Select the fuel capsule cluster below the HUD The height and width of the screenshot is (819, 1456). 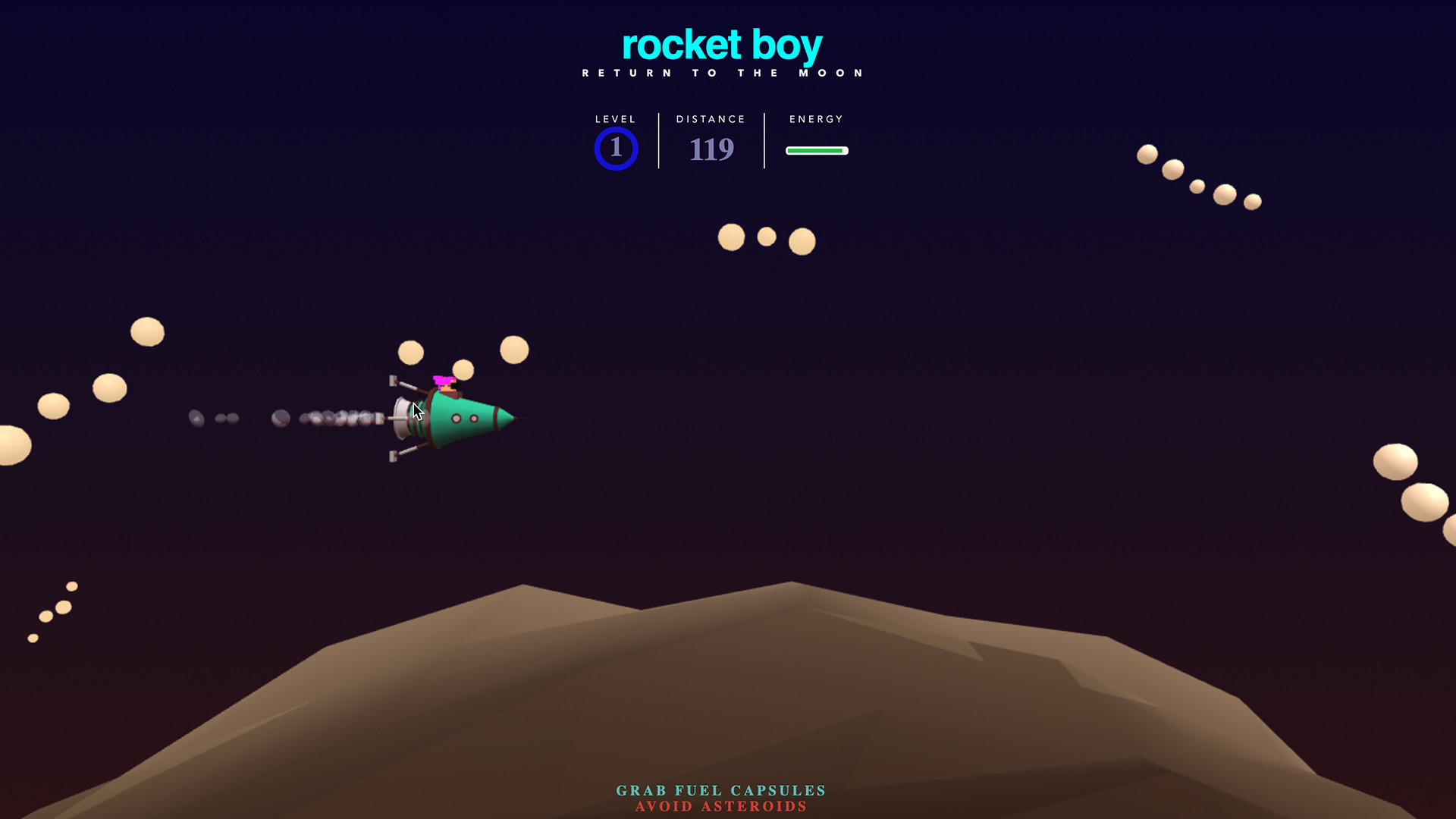pos(766,237)
